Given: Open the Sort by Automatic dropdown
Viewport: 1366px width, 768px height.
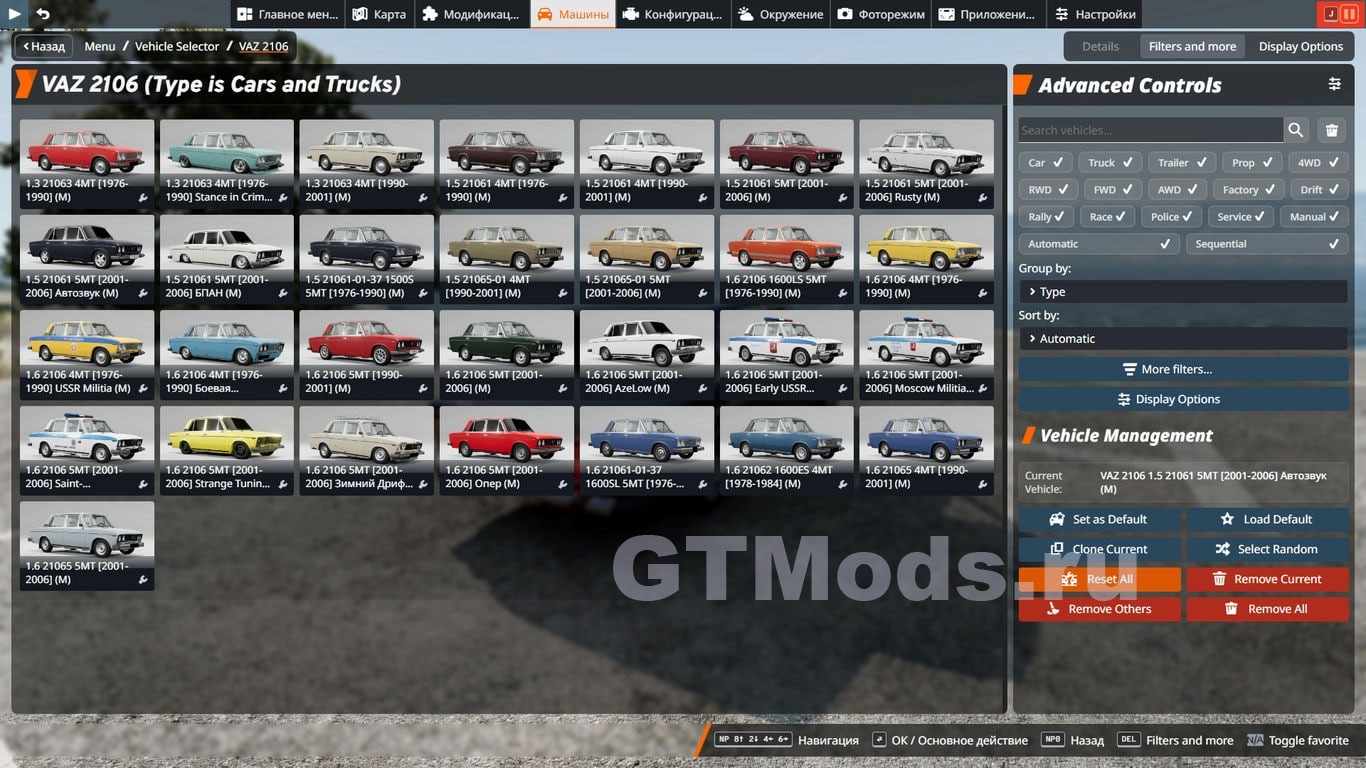Looking at the screenshot, I should [1183, 339].
